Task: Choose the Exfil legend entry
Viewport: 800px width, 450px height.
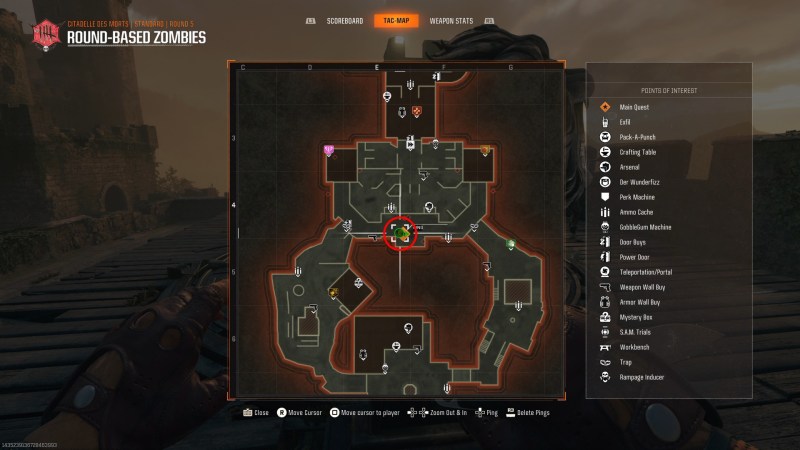Action: pyautogui.click(x=625, y=122)
